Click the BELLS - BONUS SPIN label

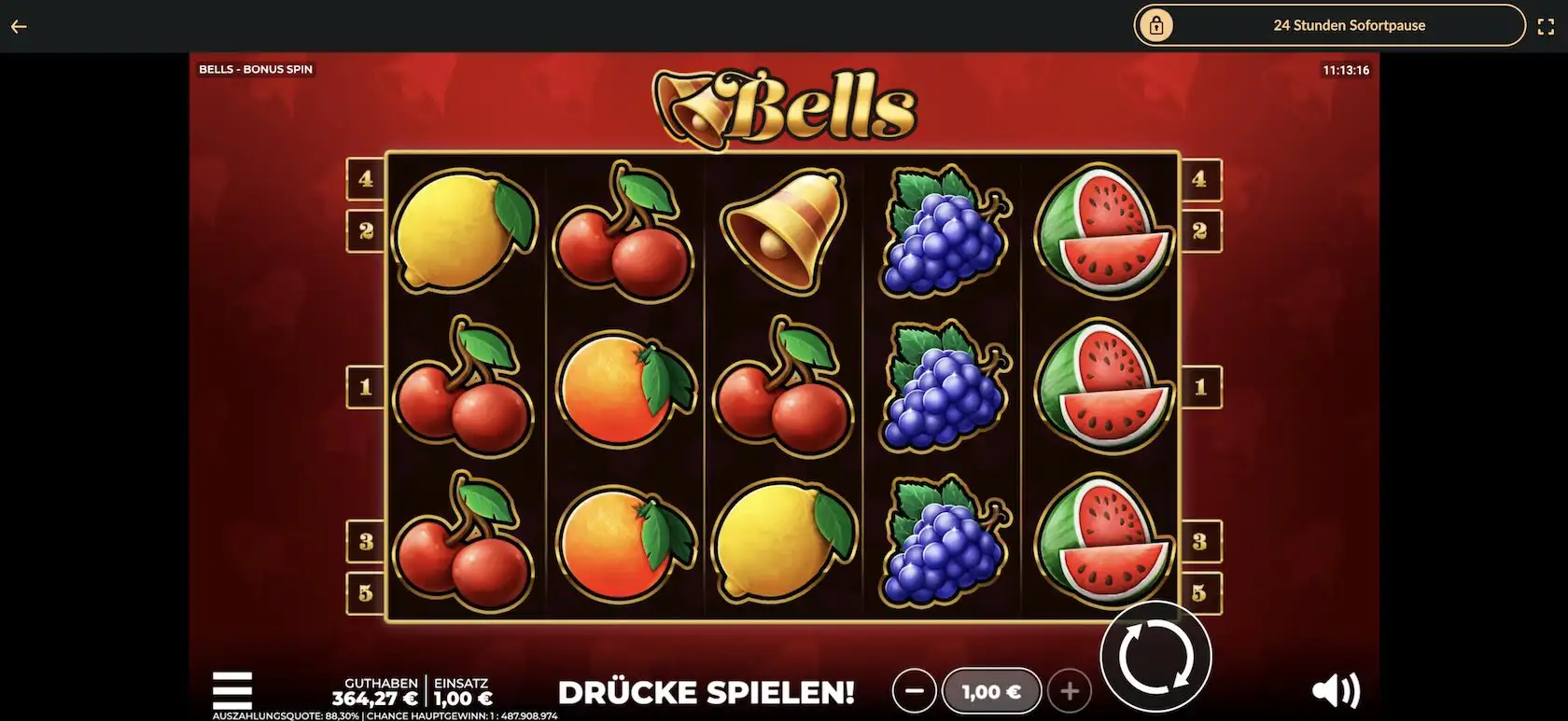coord(255,68)
